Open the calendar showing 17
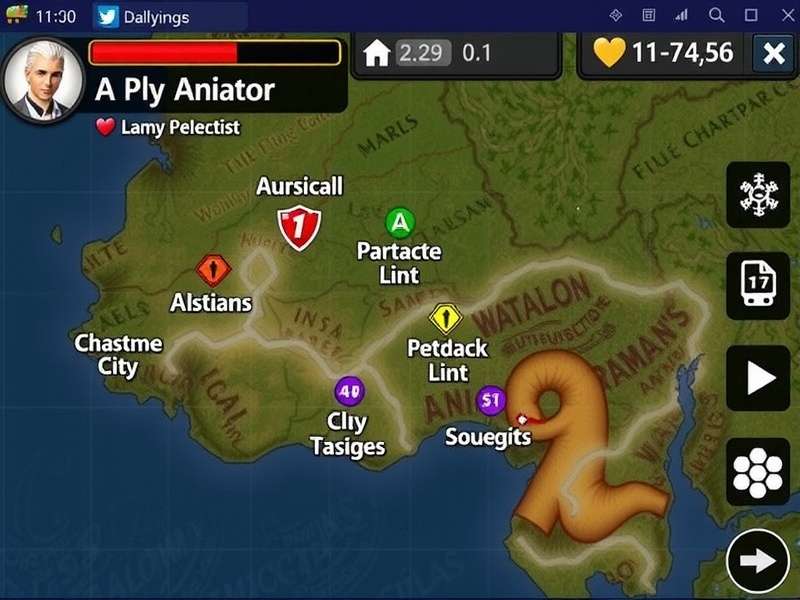 (x=758, y=285)
